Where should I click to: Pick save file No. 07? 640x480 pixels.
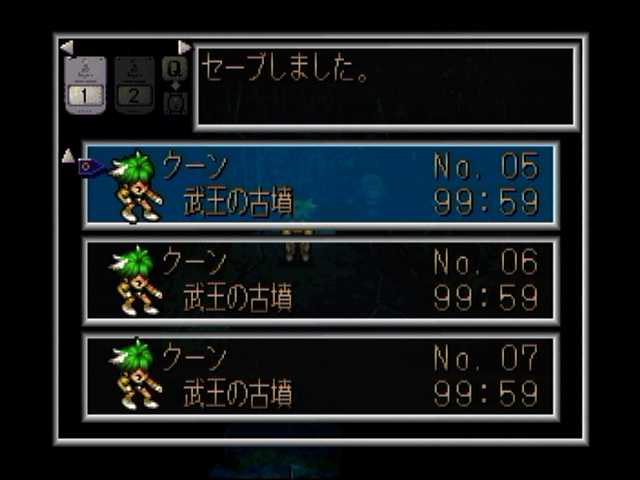[x=320, y=376]
